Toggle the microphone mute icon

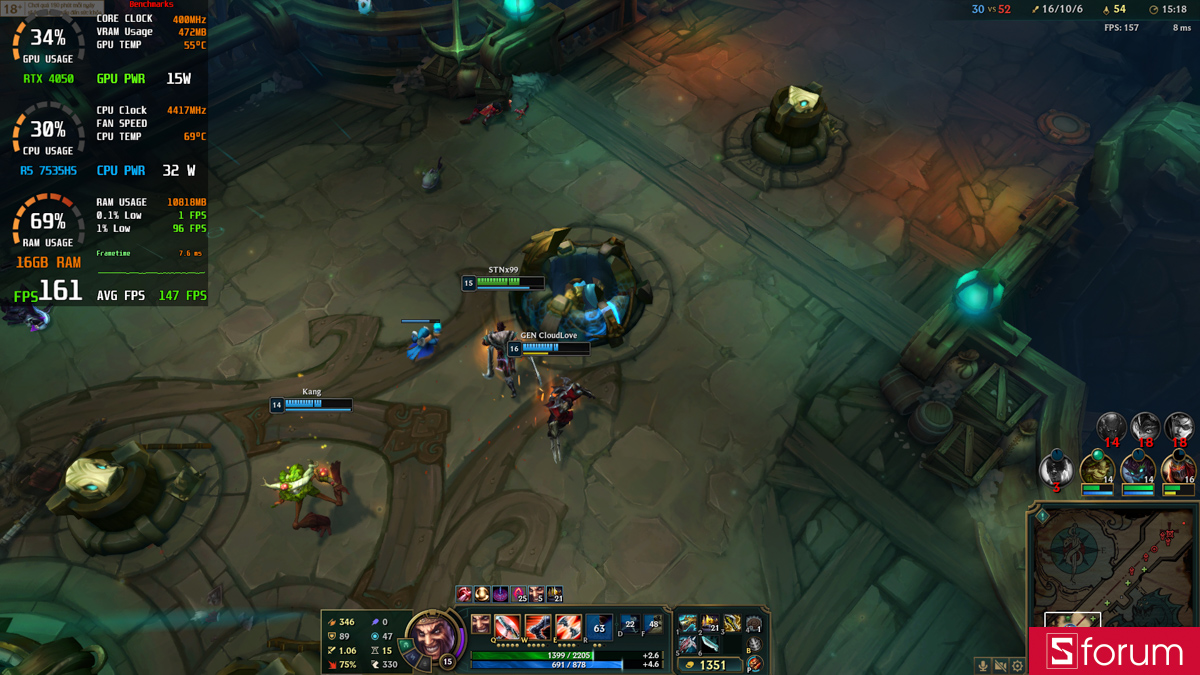click(x=983, y=665)
